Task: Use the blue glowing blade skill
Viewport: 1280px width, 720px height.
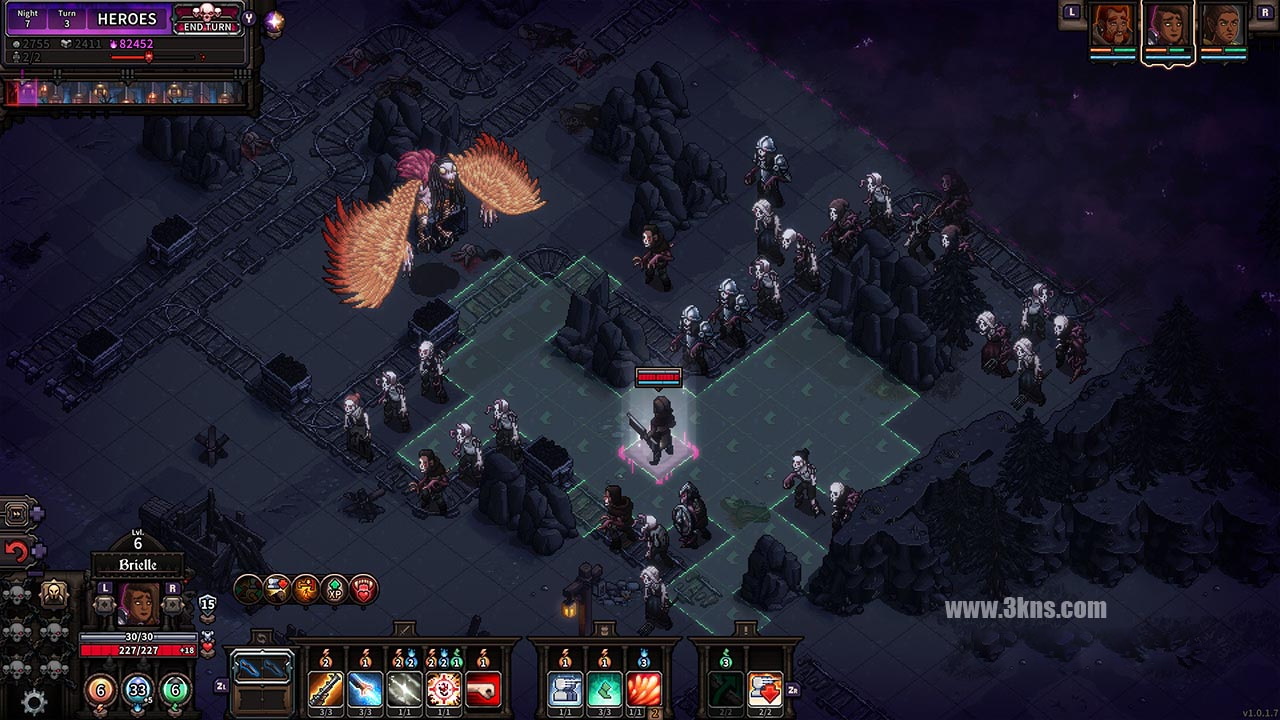Action: click(x=365, y=689)
